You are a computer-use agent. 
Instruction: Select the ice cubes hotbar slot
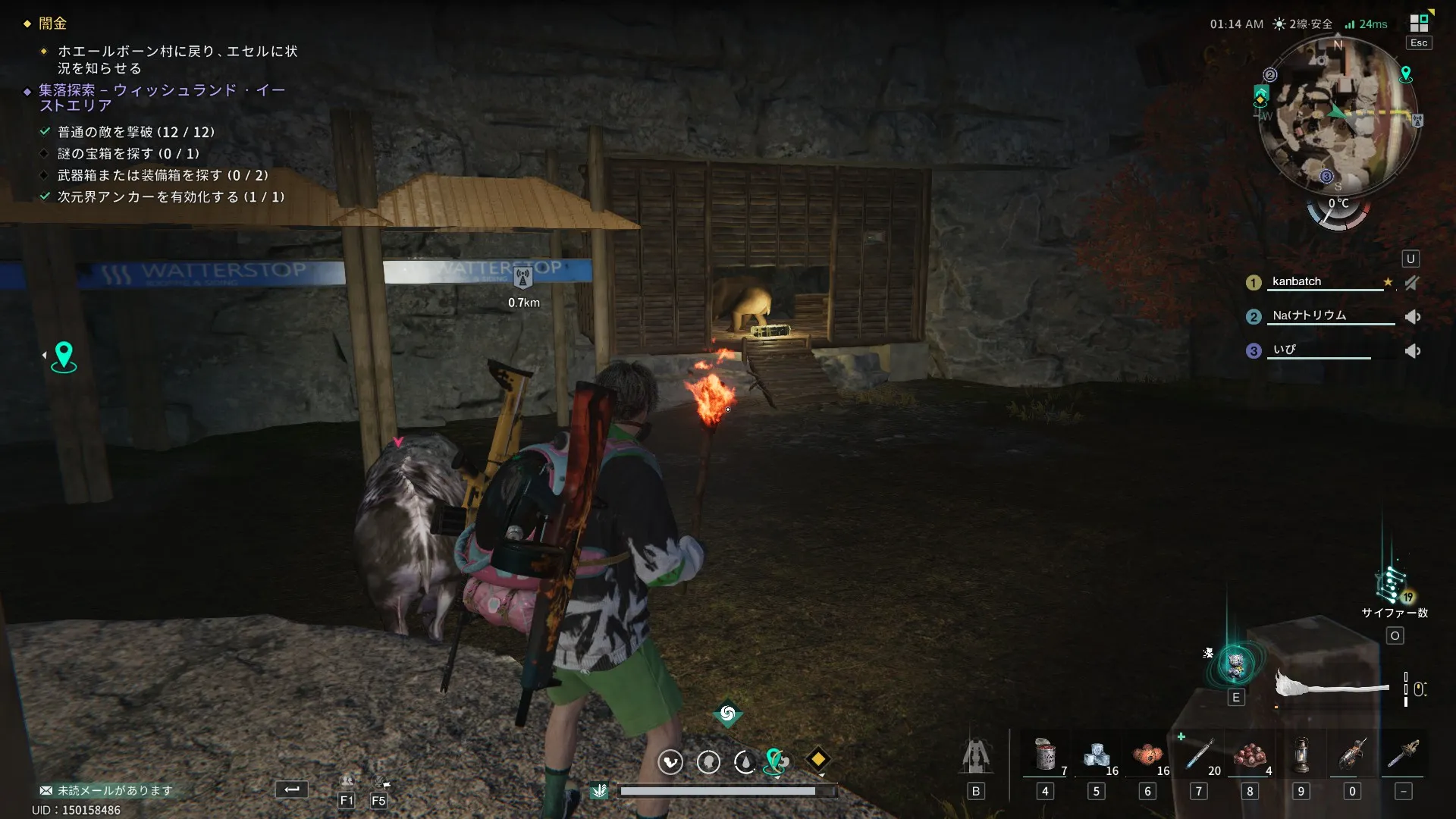coord(1096,755)
